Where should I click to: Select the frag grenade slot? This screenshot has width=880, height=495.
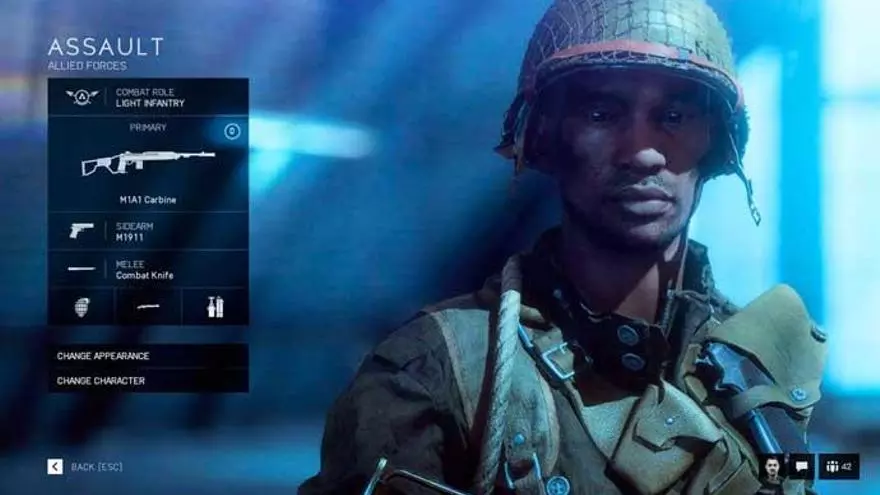click(81, 307)
